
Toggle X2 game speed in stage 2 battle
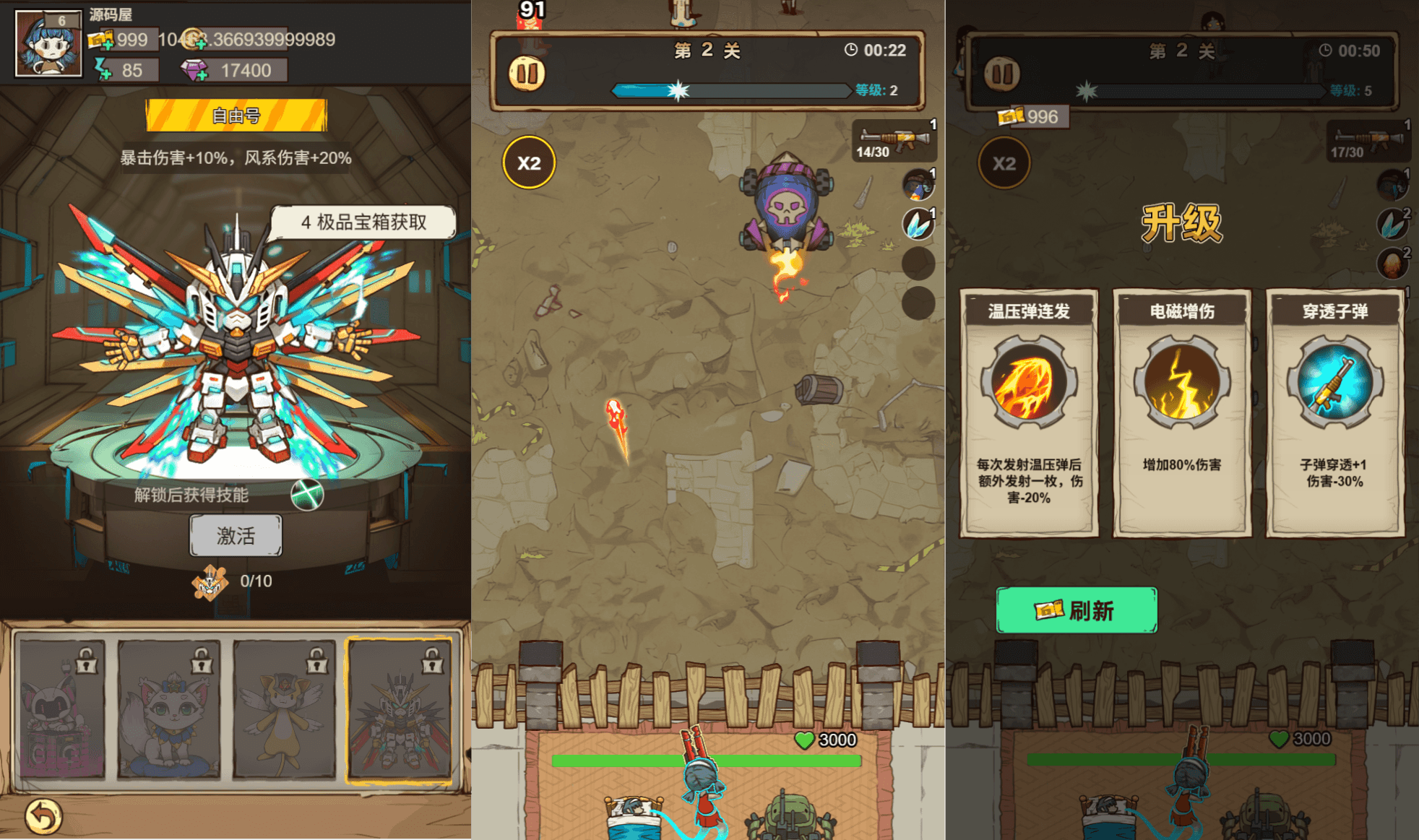pyautogui.click(x=530, y=163)
